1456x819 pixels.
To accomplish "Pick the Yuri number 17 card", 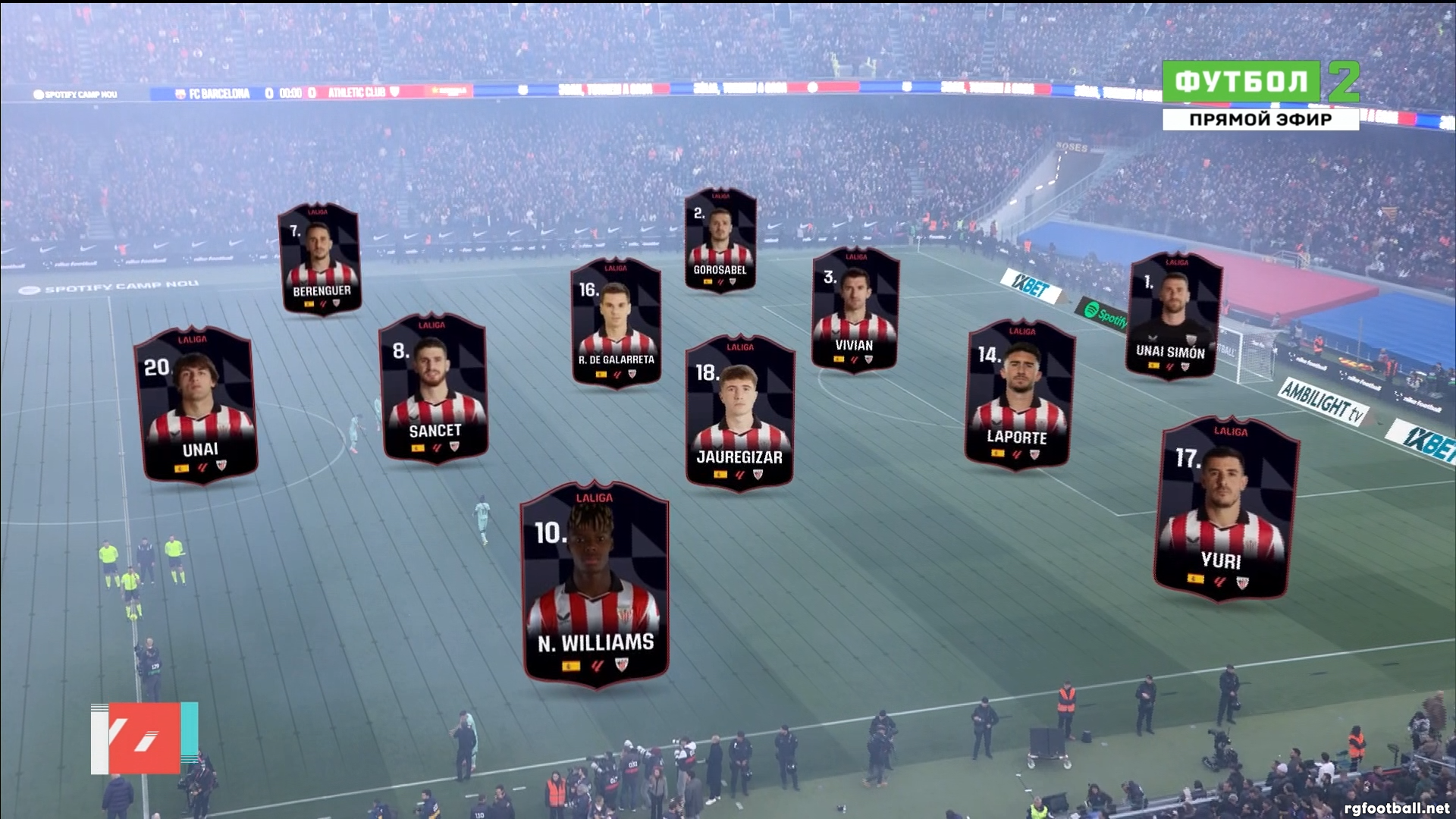I will (x=1225, y=509).
